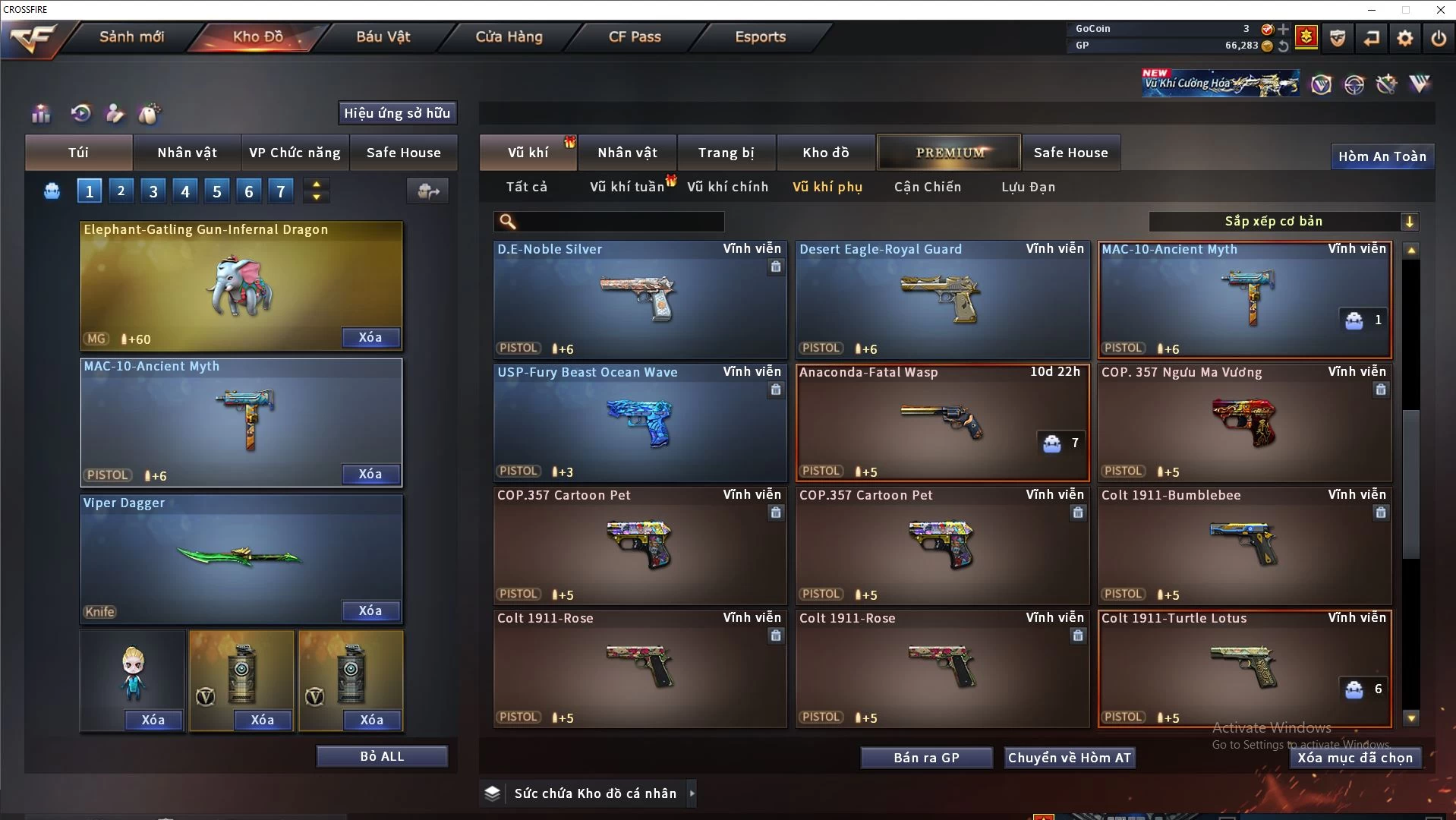Select the PREMIUM inventory tab
The height and width of the screenshot is (820, 1456).
[950, 153]
